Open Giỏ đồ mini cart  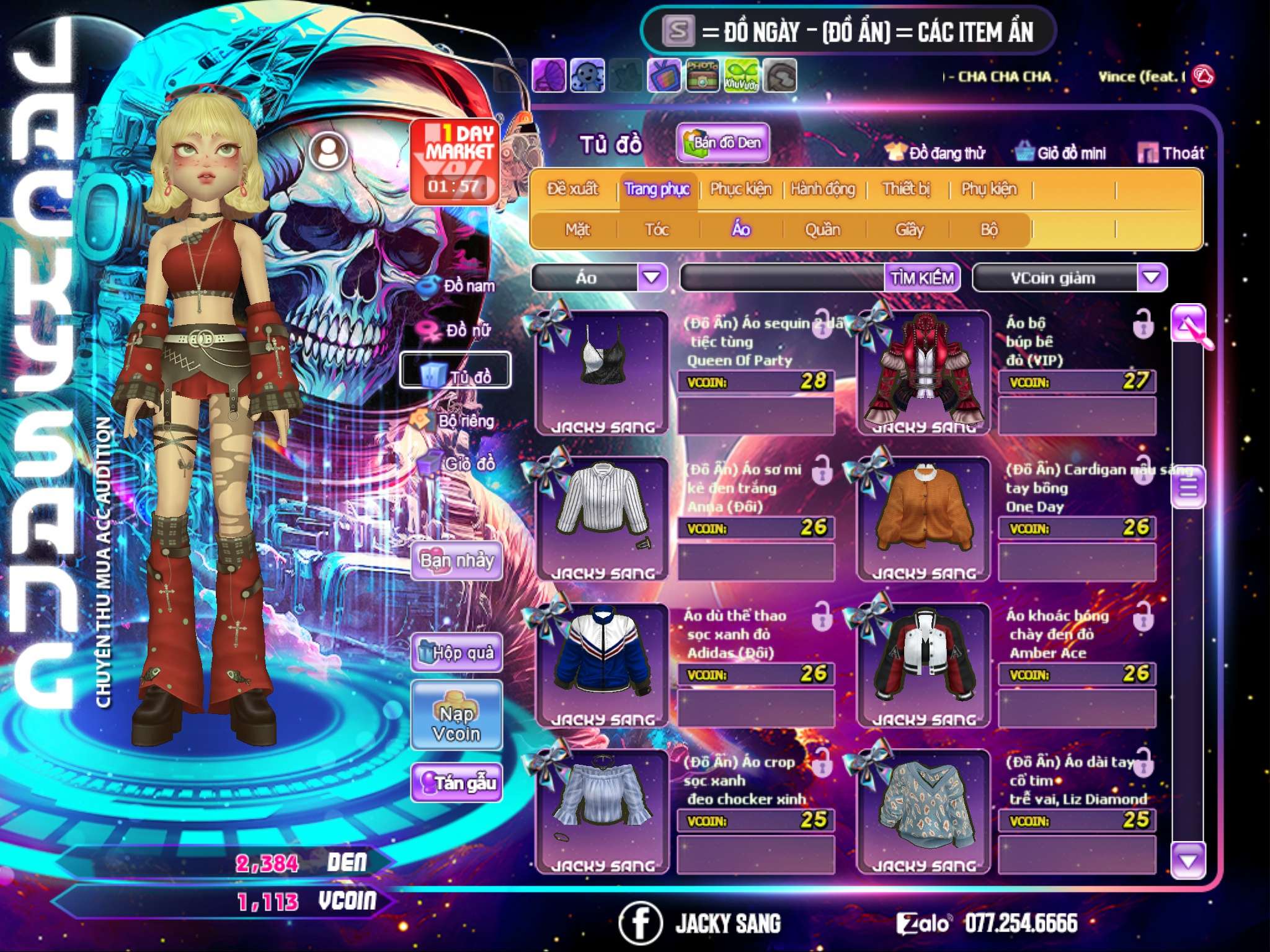coord(1061,153)
